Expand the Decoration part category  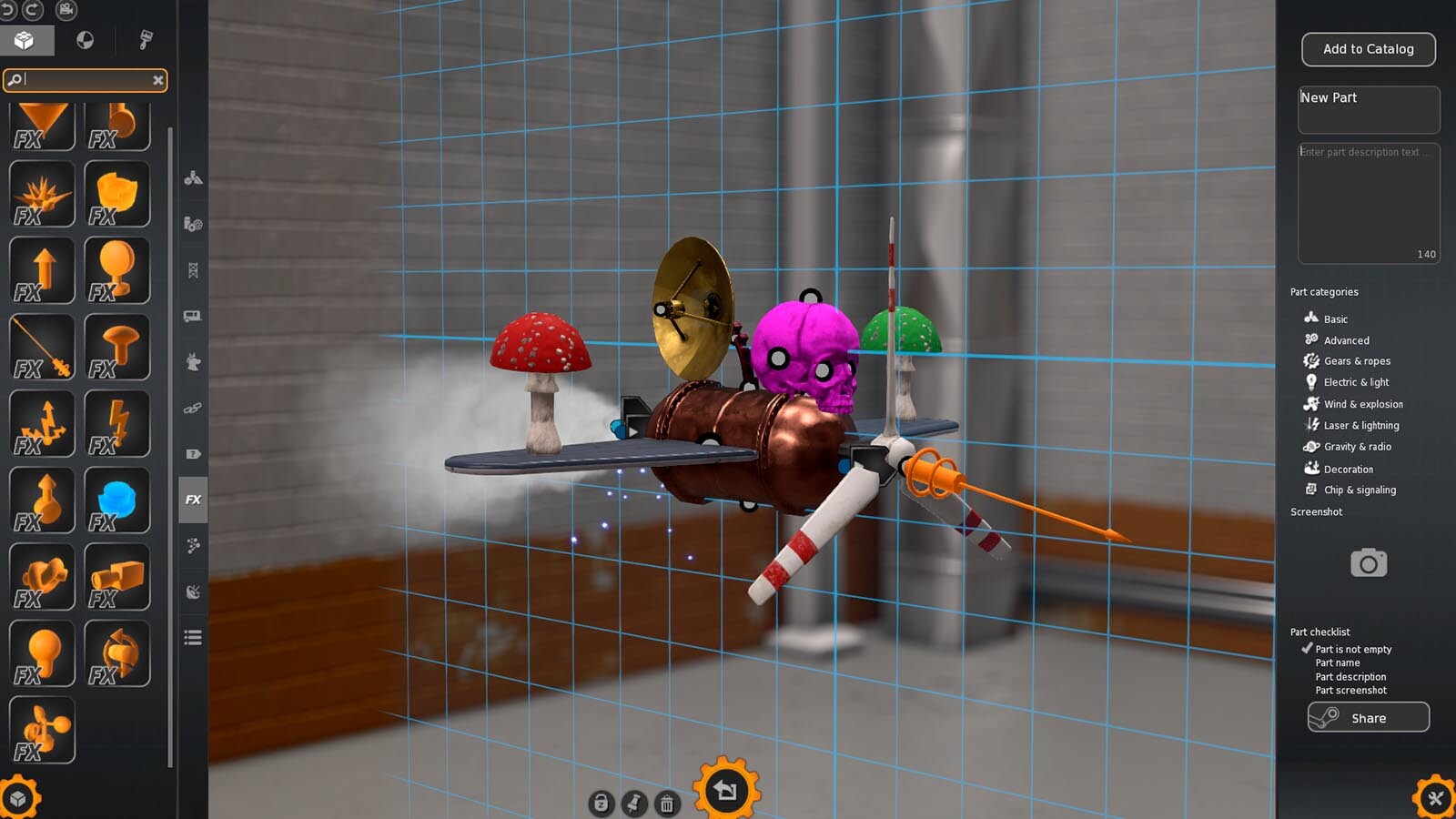1311,468
